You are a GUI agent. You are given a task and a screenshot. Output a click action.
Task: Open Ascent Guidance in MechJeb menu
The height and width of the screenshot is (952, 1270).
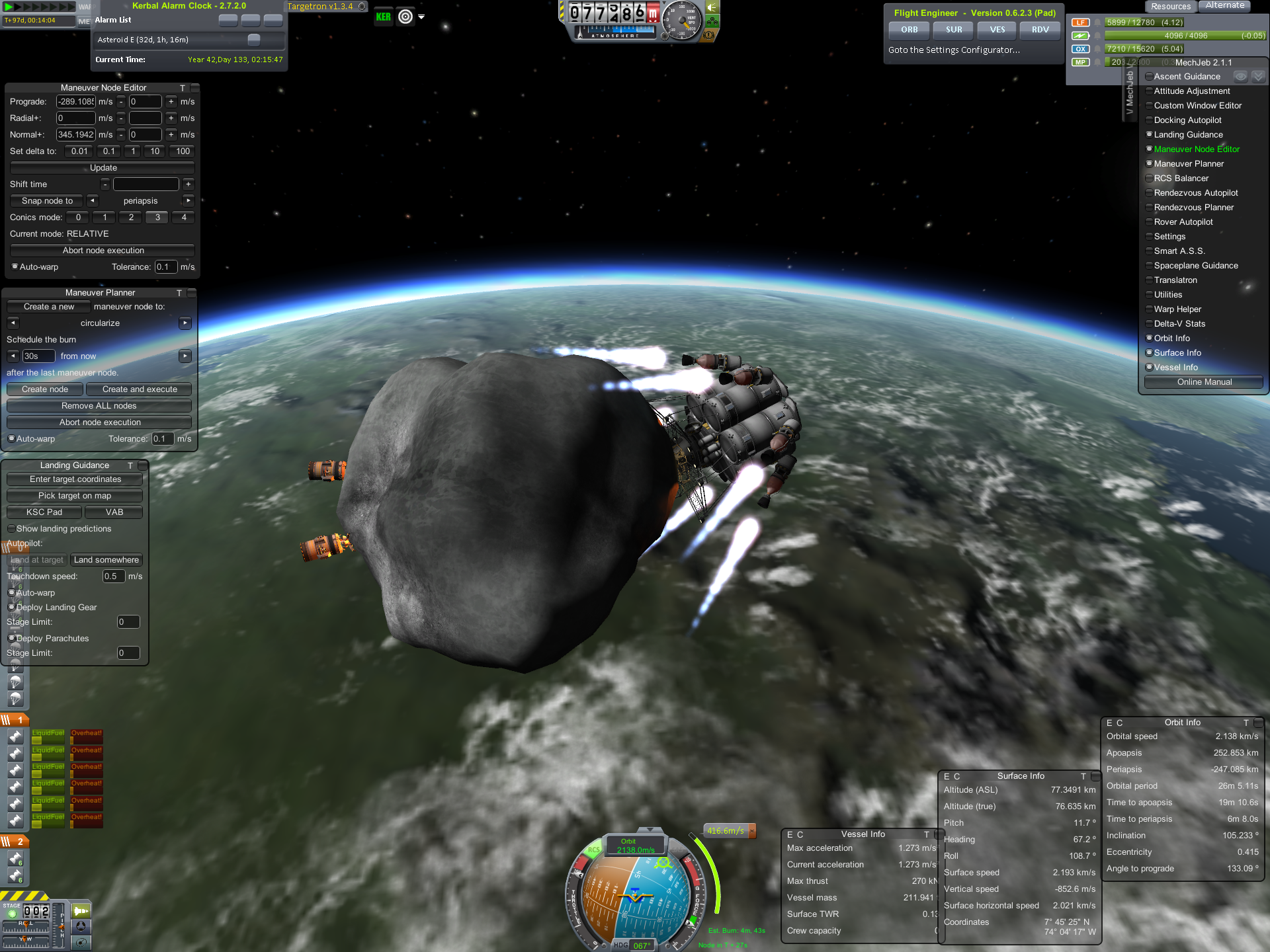pyautogui.click(x=1187, y=77)
